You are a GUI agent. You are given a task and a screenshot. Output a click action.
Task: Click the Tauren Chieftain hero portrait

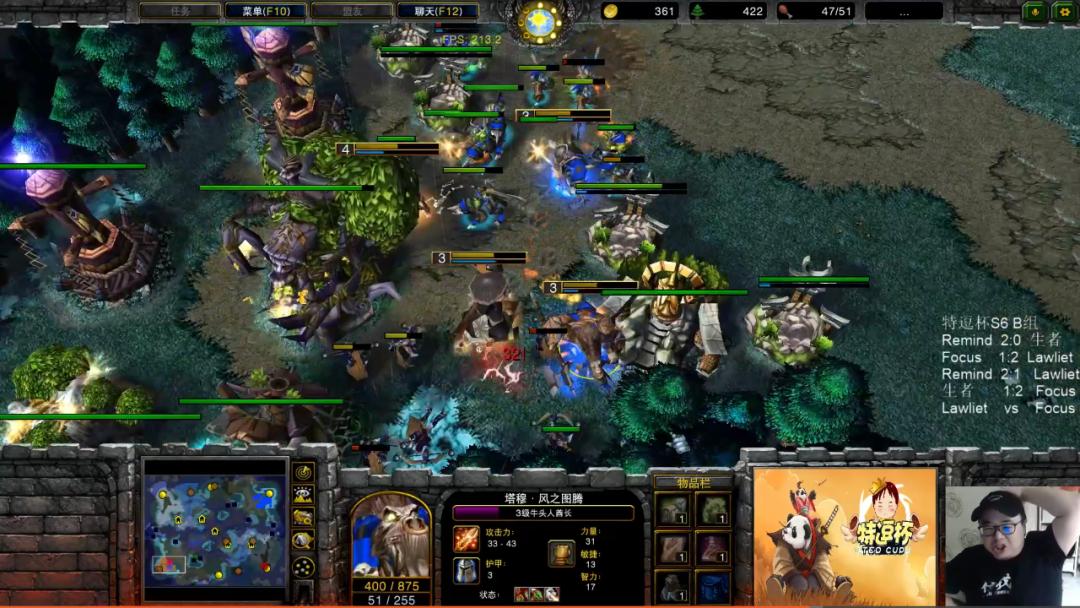click(x=391, y=535)
